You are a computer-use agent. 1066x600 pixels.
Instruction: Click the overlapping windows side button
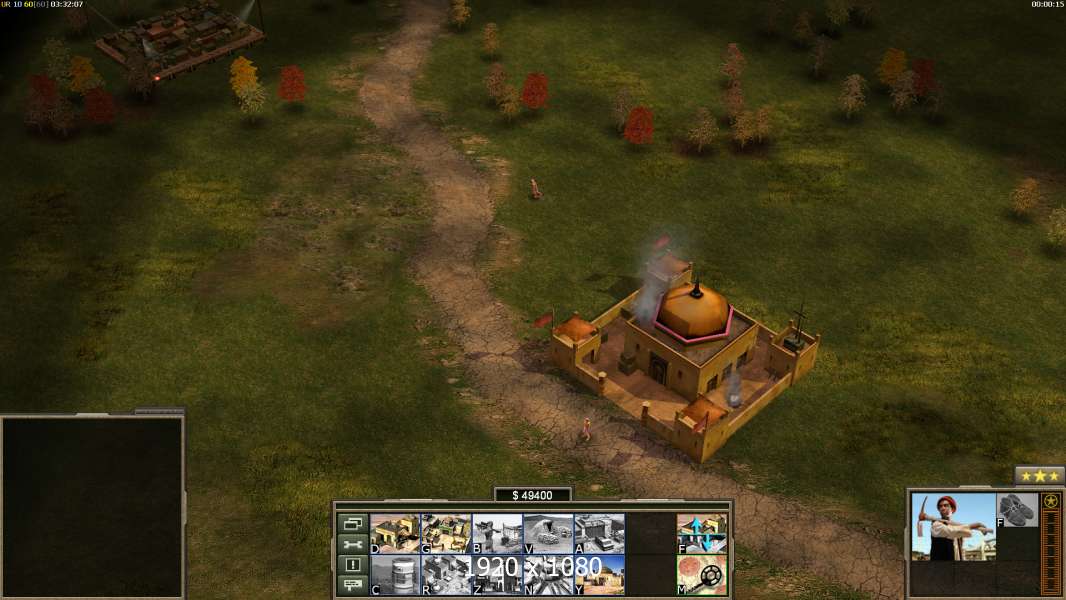point(352,524)
